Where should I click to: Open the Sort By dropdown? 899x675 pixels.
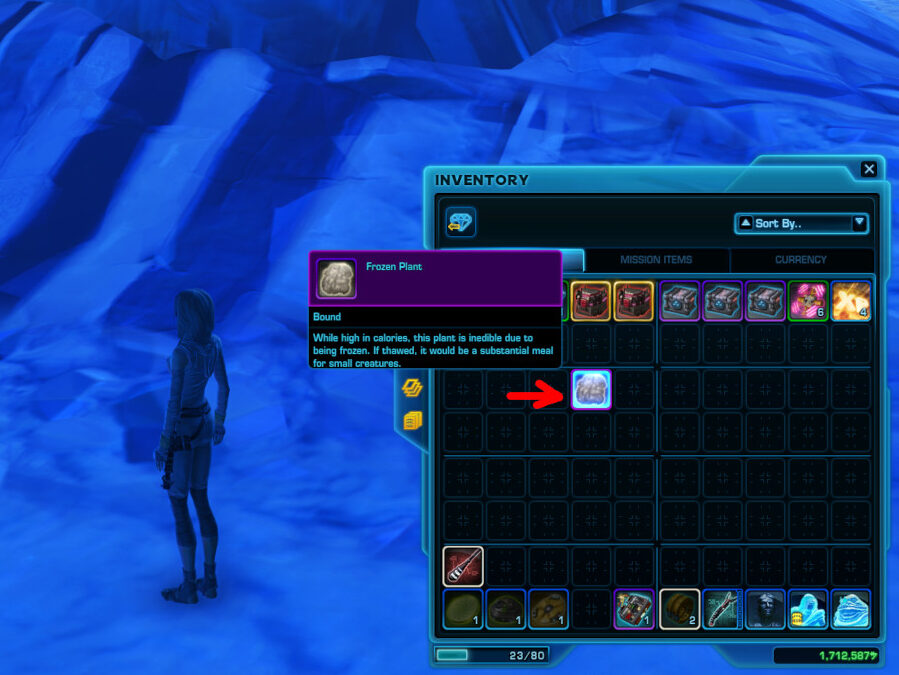click(x=801, y=223)
